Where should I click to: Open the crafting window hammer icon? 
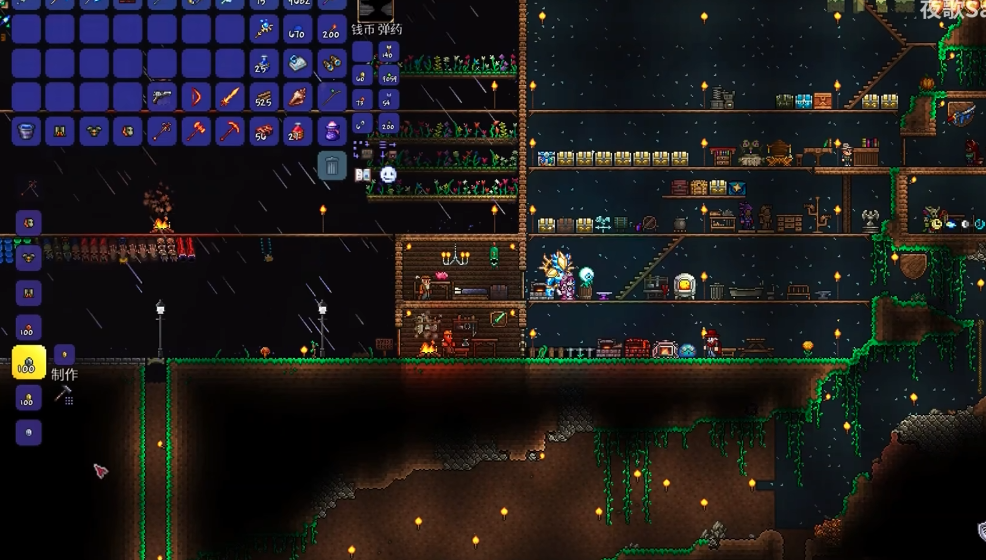coord(63,395)
